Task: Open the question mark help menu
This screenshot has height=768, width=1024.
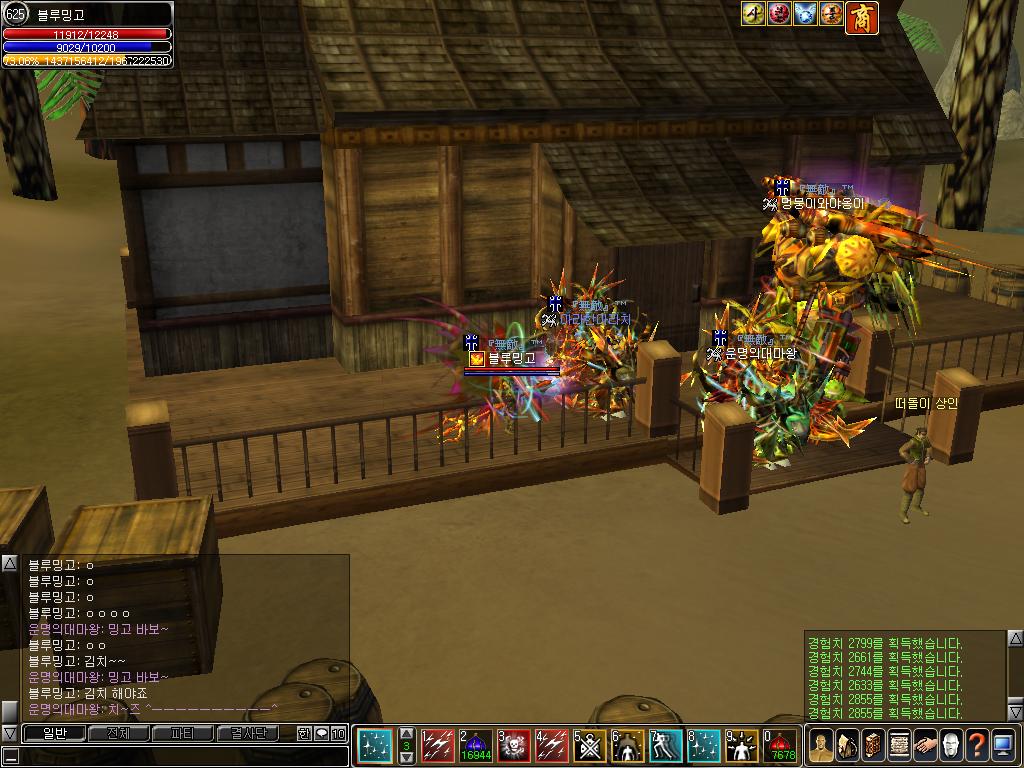Action: click(x=976, y=746)
